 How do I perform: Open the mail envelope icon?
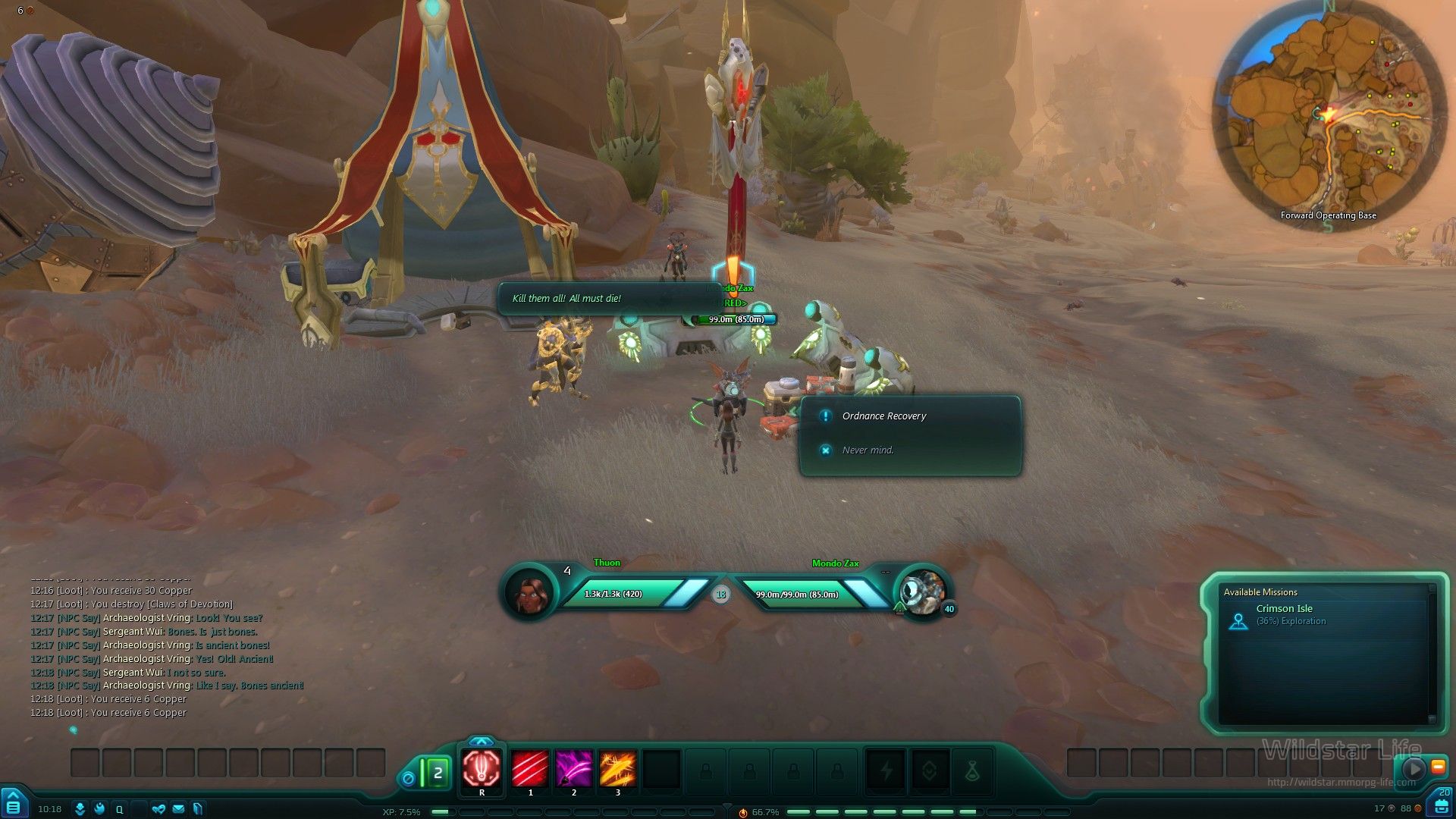click(x=178, y=809)
